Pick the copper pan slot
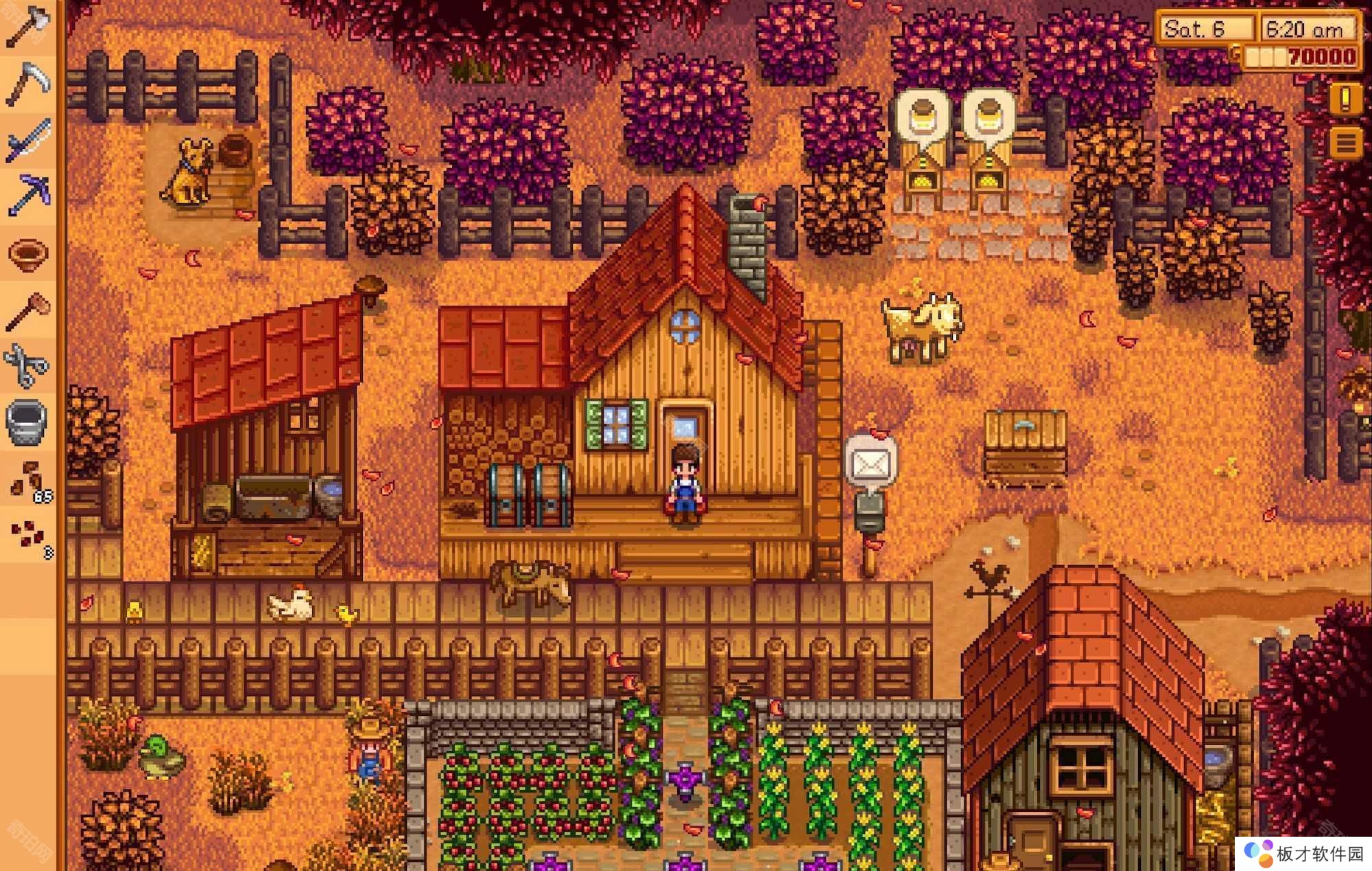Viewport: 1372px width, 871px height. coord(27,254)
